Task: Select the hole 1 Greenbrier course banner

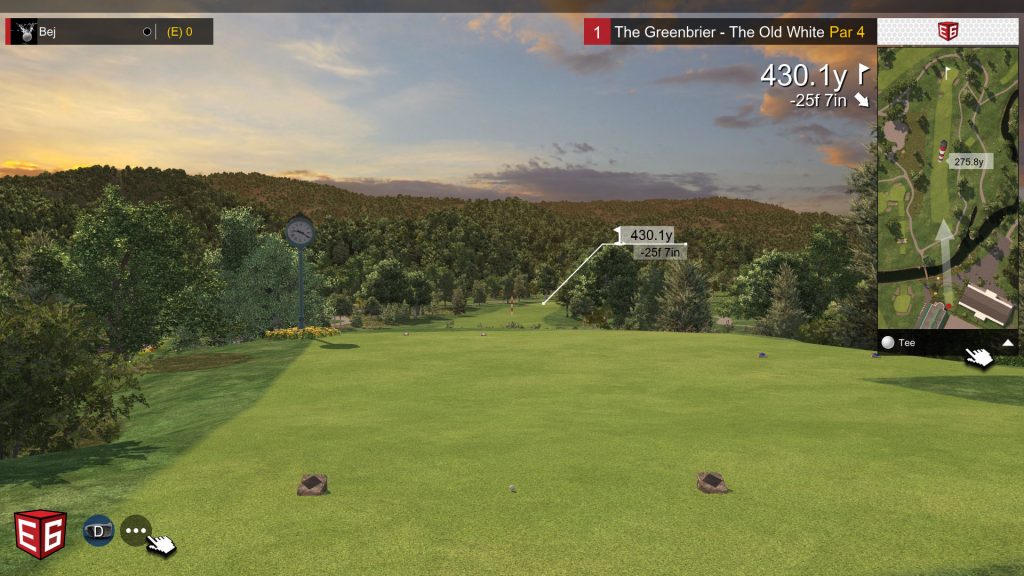Action: coord(730,32)
